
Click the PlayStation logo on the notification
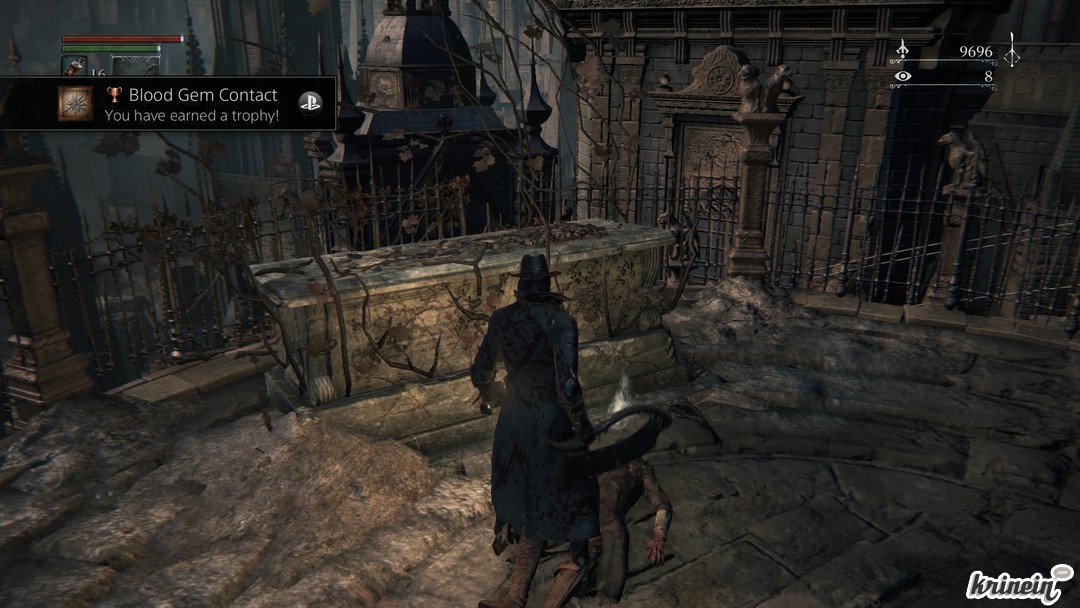point(310,103)
